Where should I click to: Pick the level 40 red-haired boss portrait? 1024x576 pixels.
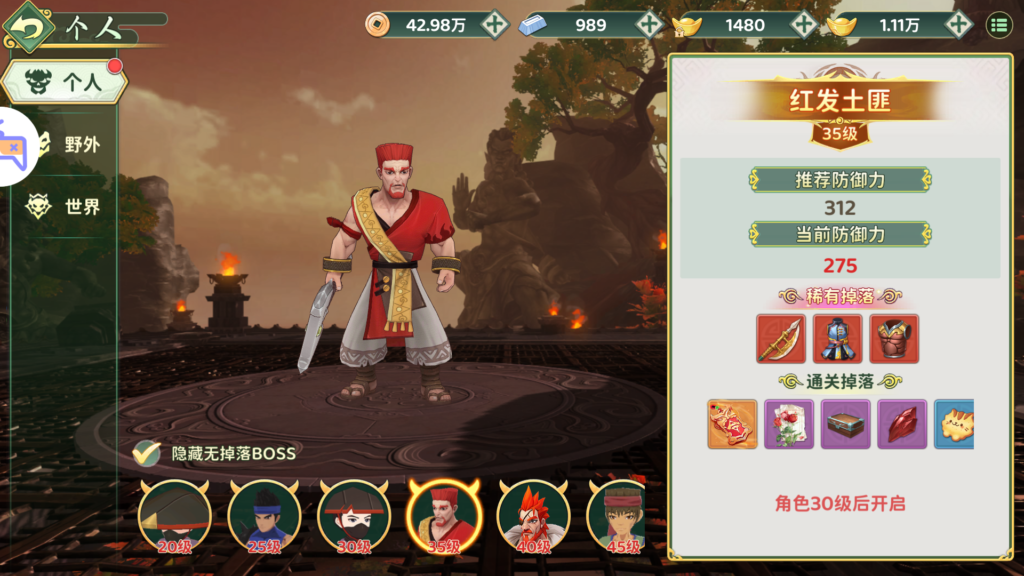[534, 516]
